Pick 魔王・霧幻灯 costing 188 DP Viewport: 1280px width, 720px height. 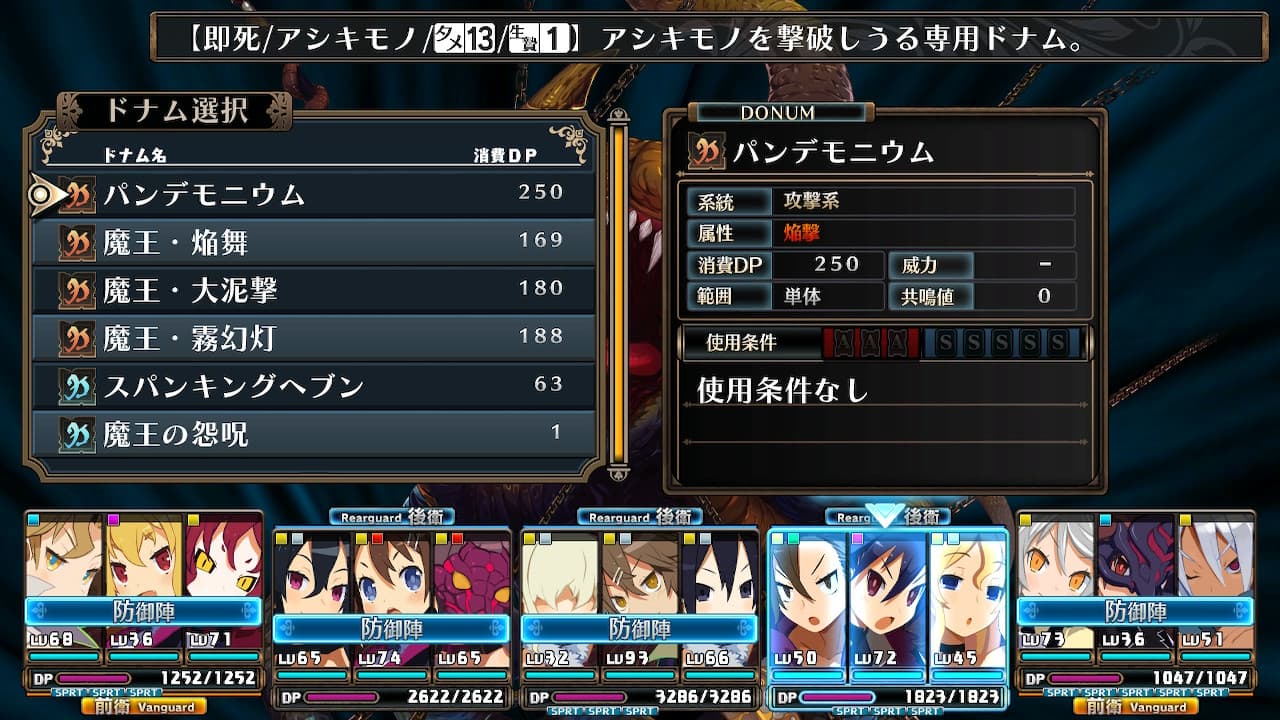click(314, 338)
